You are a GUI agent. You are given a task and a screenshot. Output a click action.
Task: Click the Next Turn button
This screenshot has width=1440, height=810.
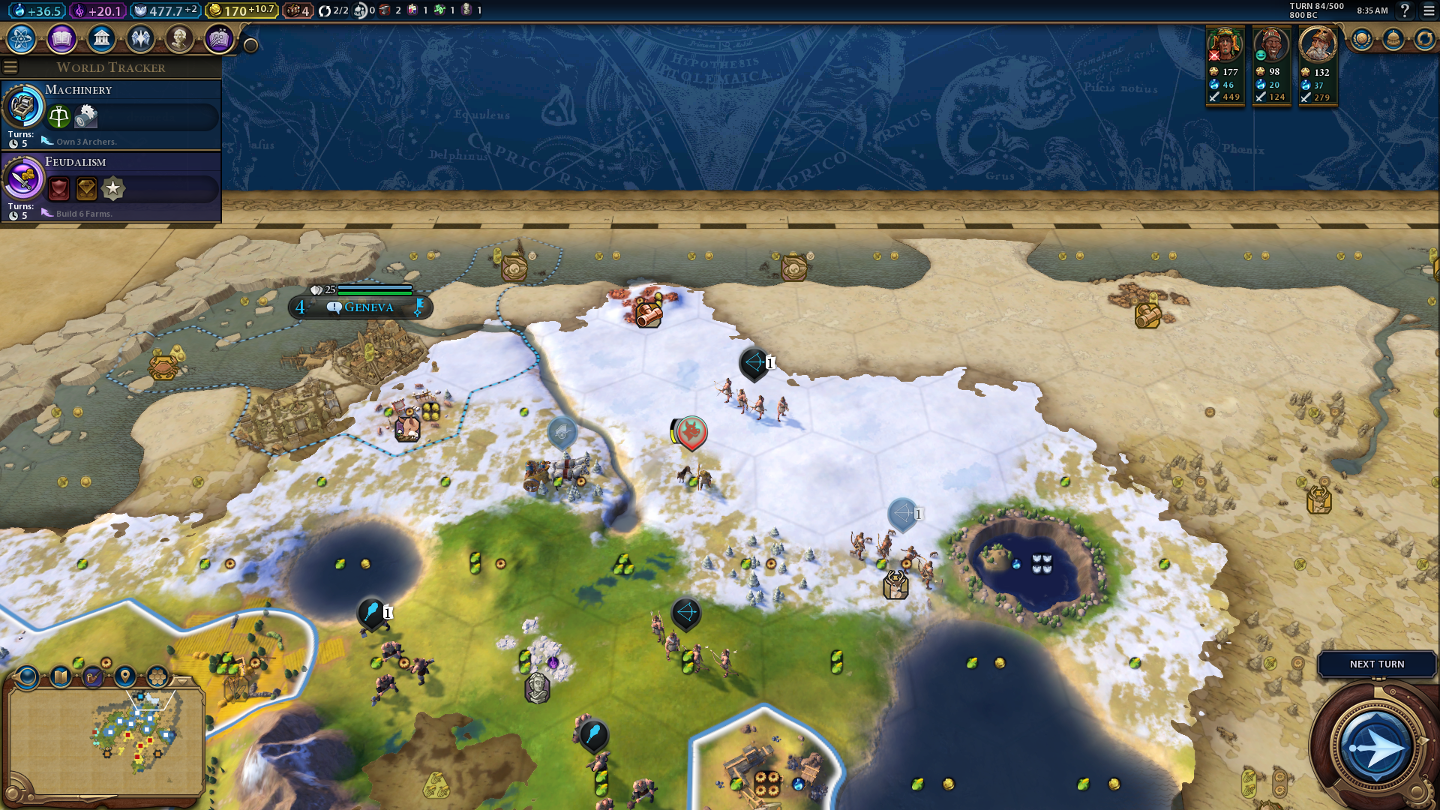[x=1376, y=745]
